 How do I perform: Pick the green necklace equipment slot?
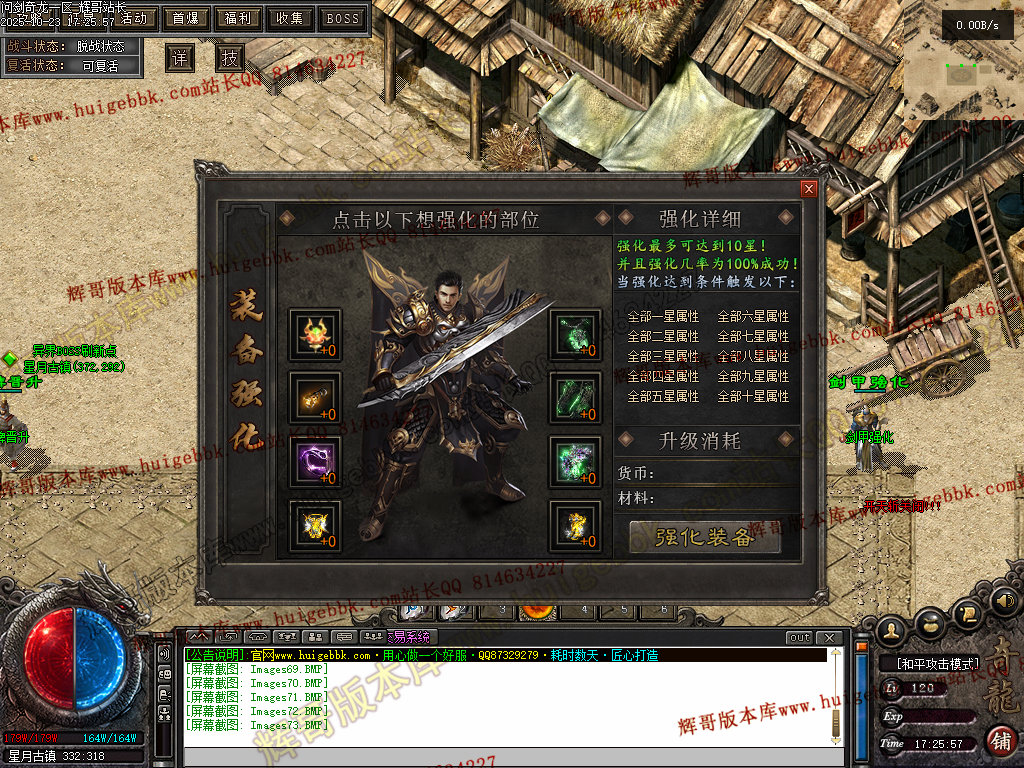(575, 335)
